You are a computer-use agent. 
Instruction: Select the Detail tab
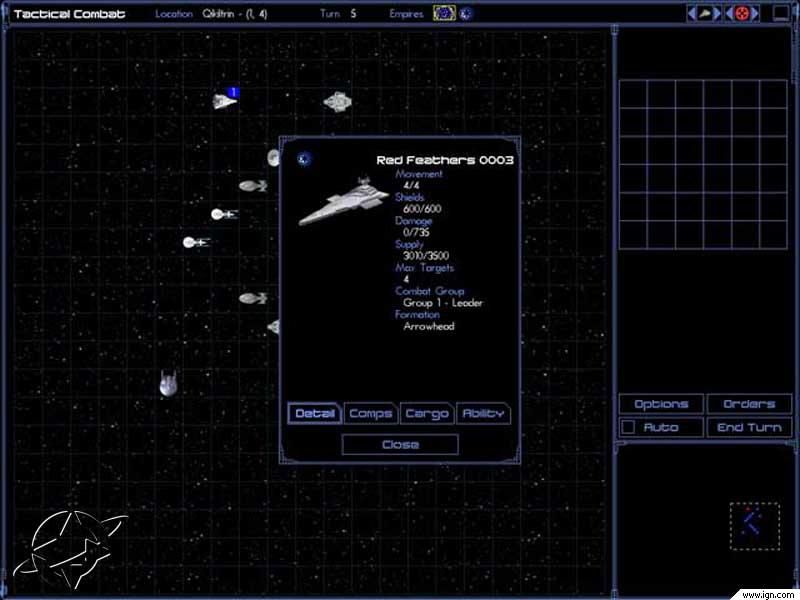point(315,414)
